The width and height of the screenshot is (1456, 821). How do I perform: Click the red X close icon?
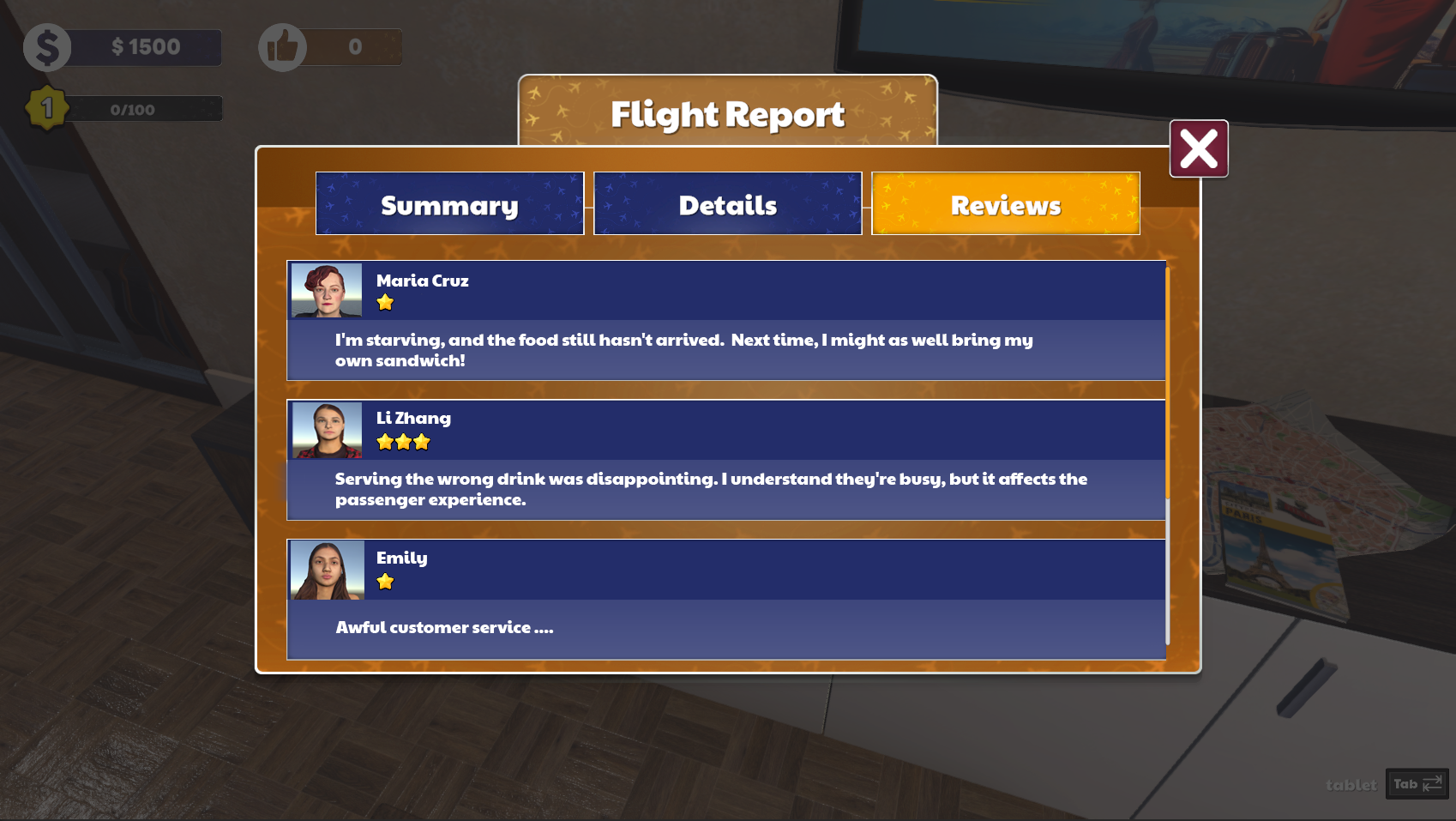1198,148
